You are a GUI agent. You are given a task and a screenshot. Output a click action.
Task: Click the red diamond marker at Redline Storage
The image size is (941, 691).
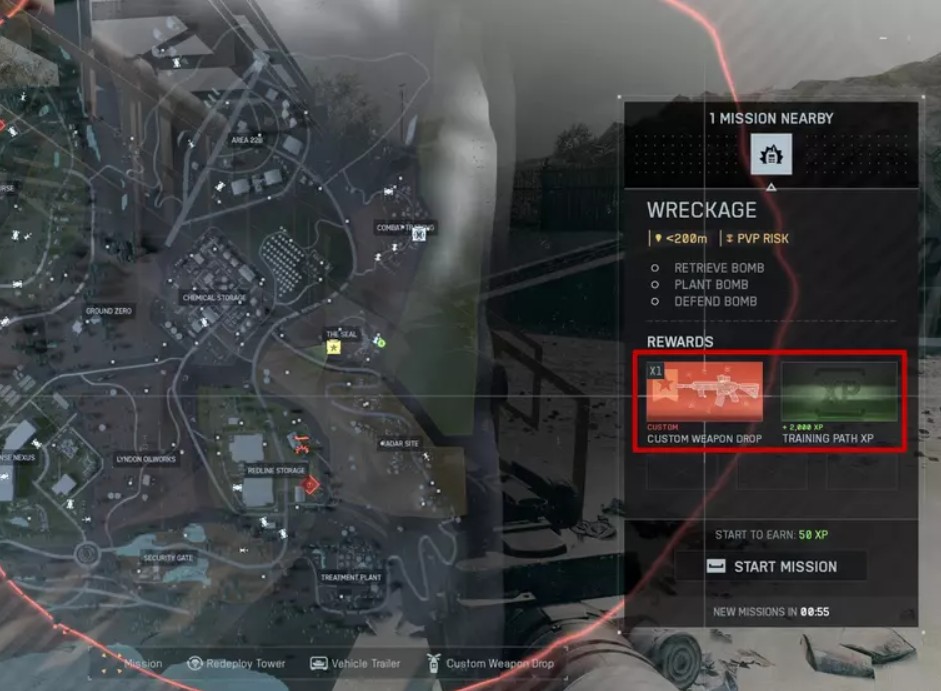click(311, 485)
